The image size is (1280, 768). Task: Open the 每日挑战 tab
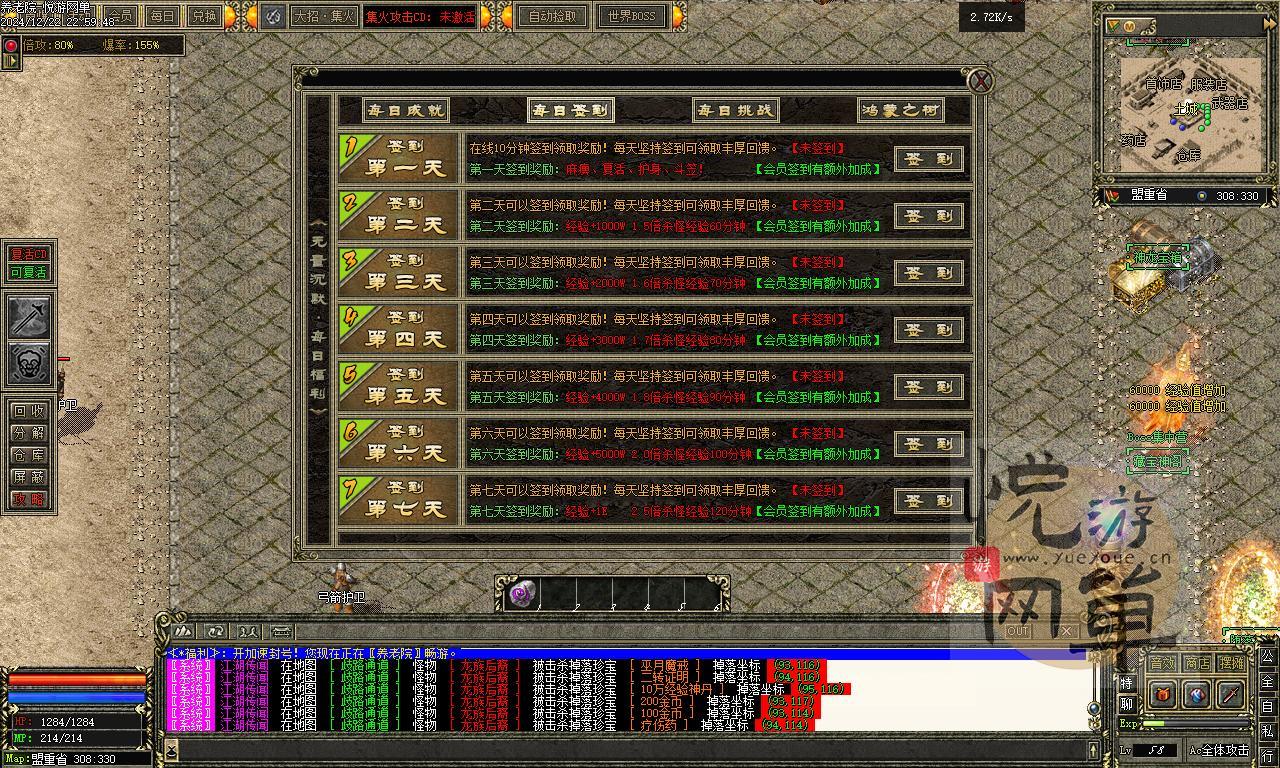[735, 110]
